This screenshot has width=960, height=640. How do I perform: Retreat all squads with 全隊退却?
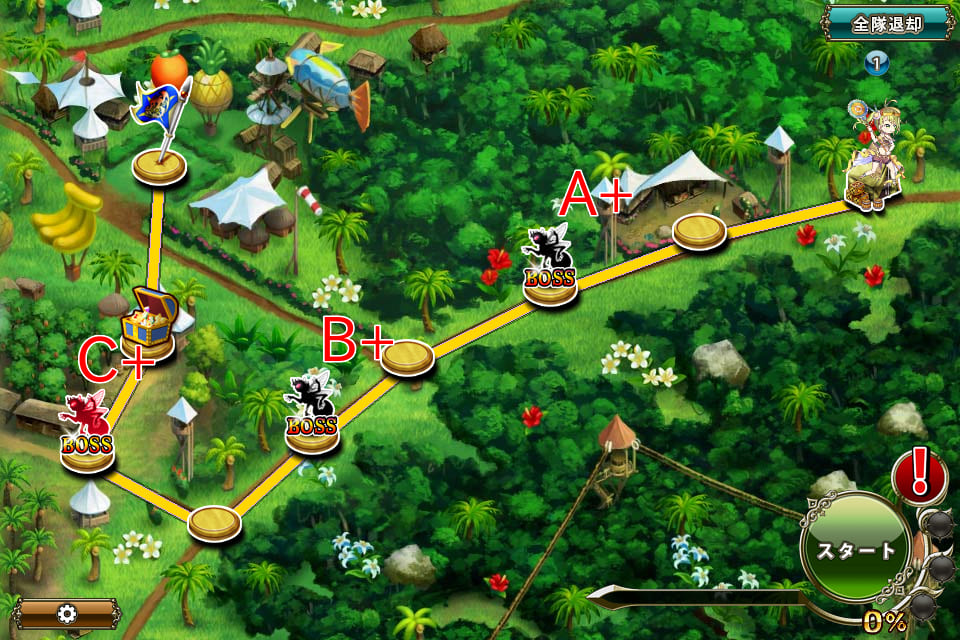[886, 23]
